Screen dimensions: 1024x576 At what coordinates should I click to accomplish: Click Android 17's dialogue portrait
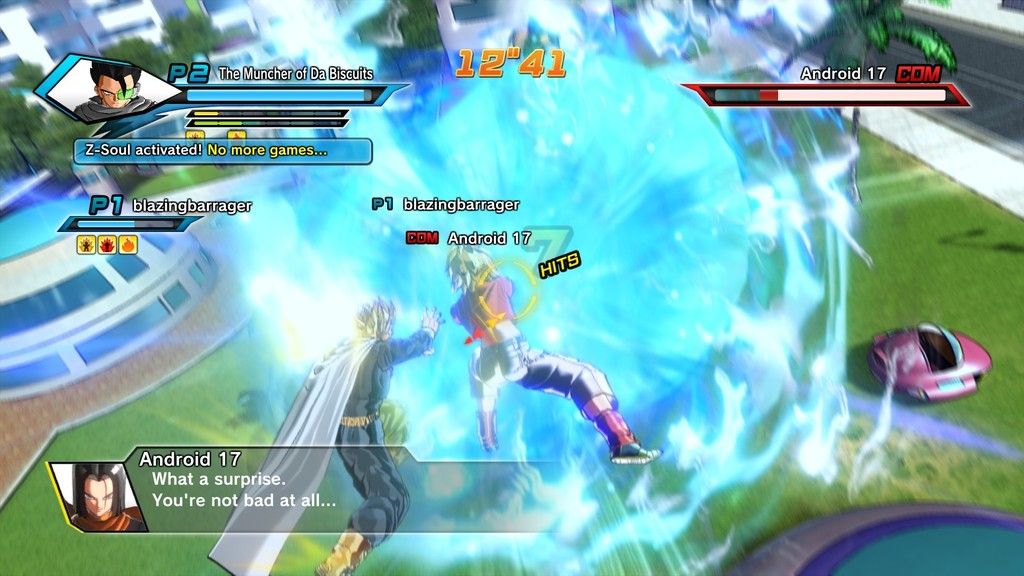(97, 497)
